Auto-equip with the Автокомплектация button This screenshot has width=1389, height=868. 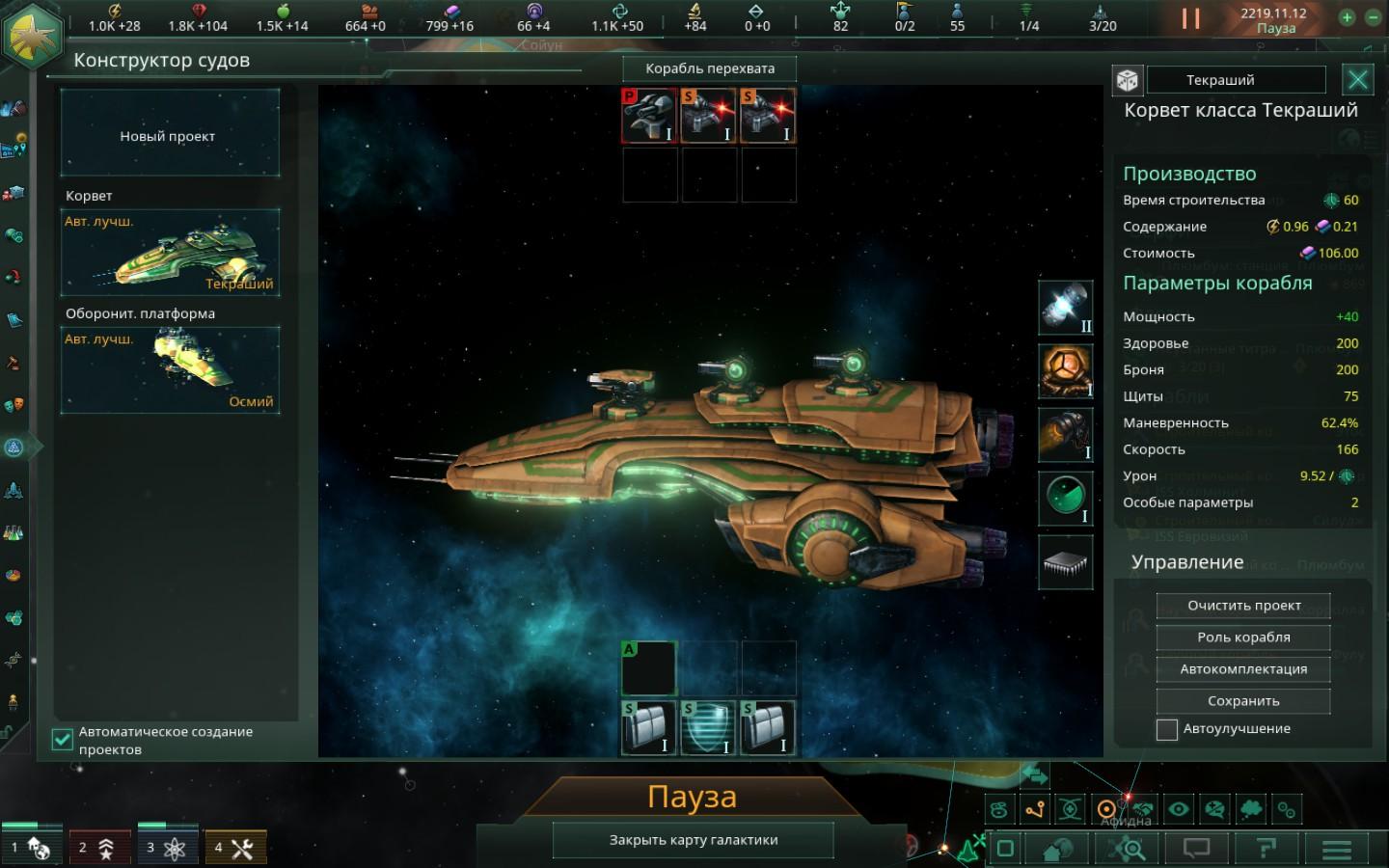(1243, 669)
